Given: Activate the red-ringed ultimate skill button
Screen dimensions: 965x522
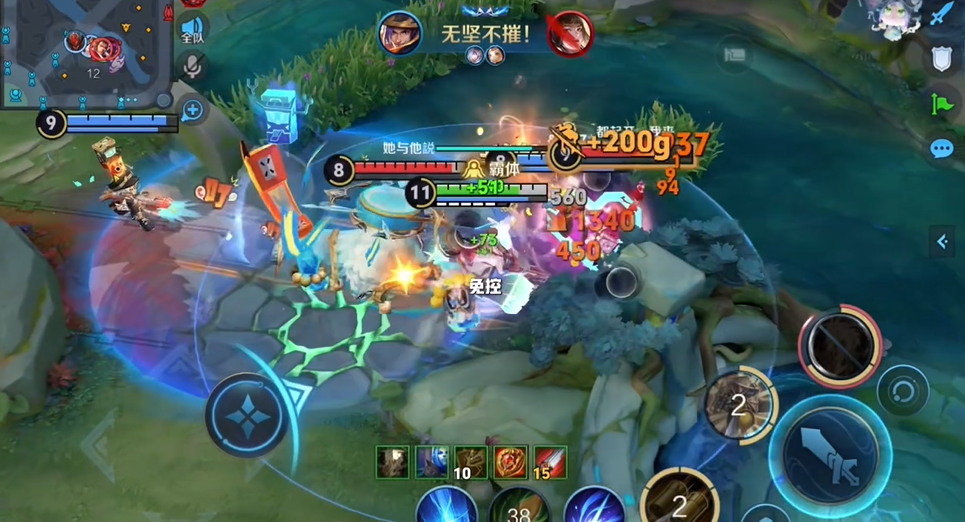Looking at the screenshot, I should coord(839,346).
